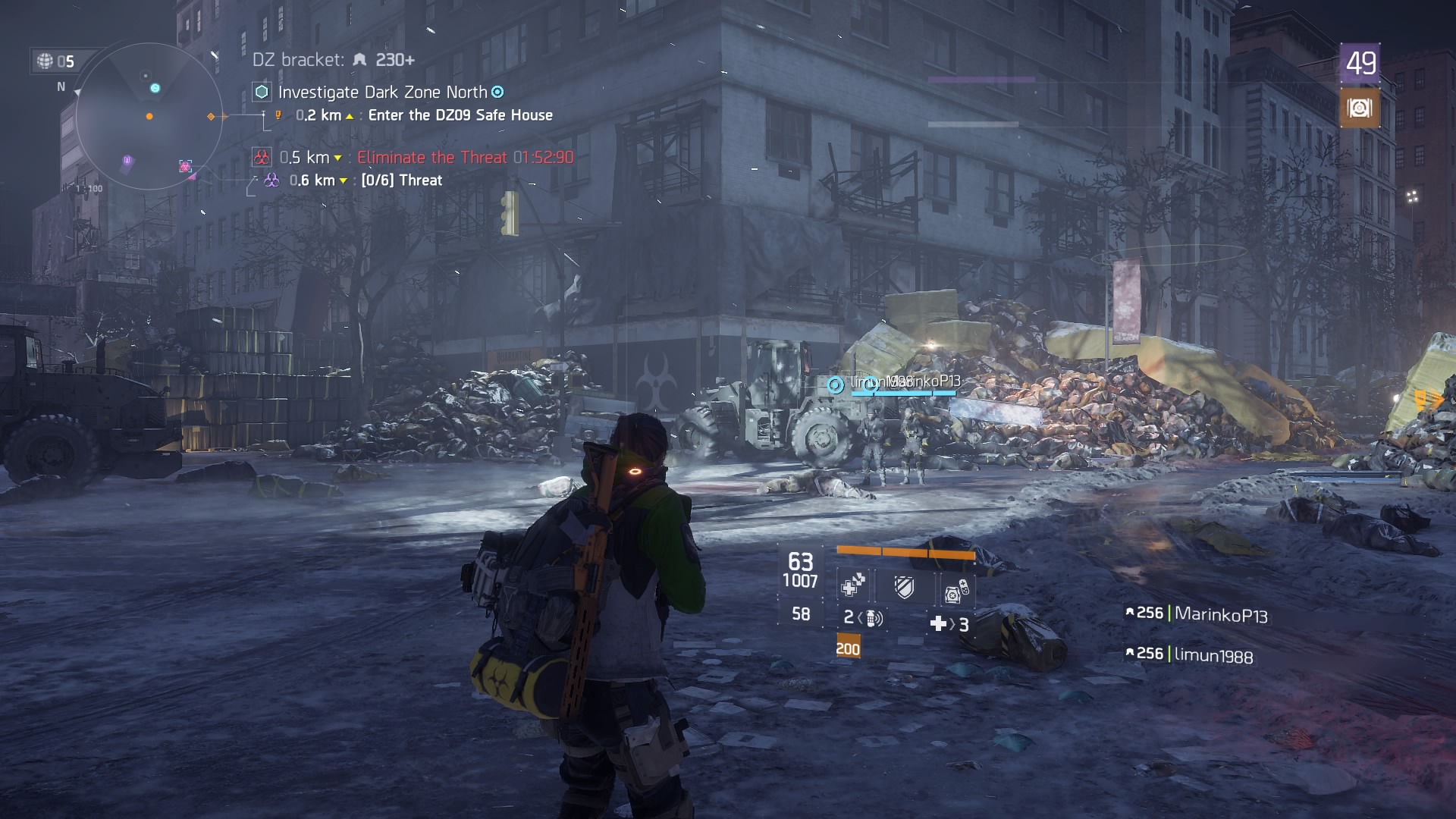1456x819 pixels.
Task: Select group member MarinkoP13
Action: pyautogui.click(x=1219, y=614)
